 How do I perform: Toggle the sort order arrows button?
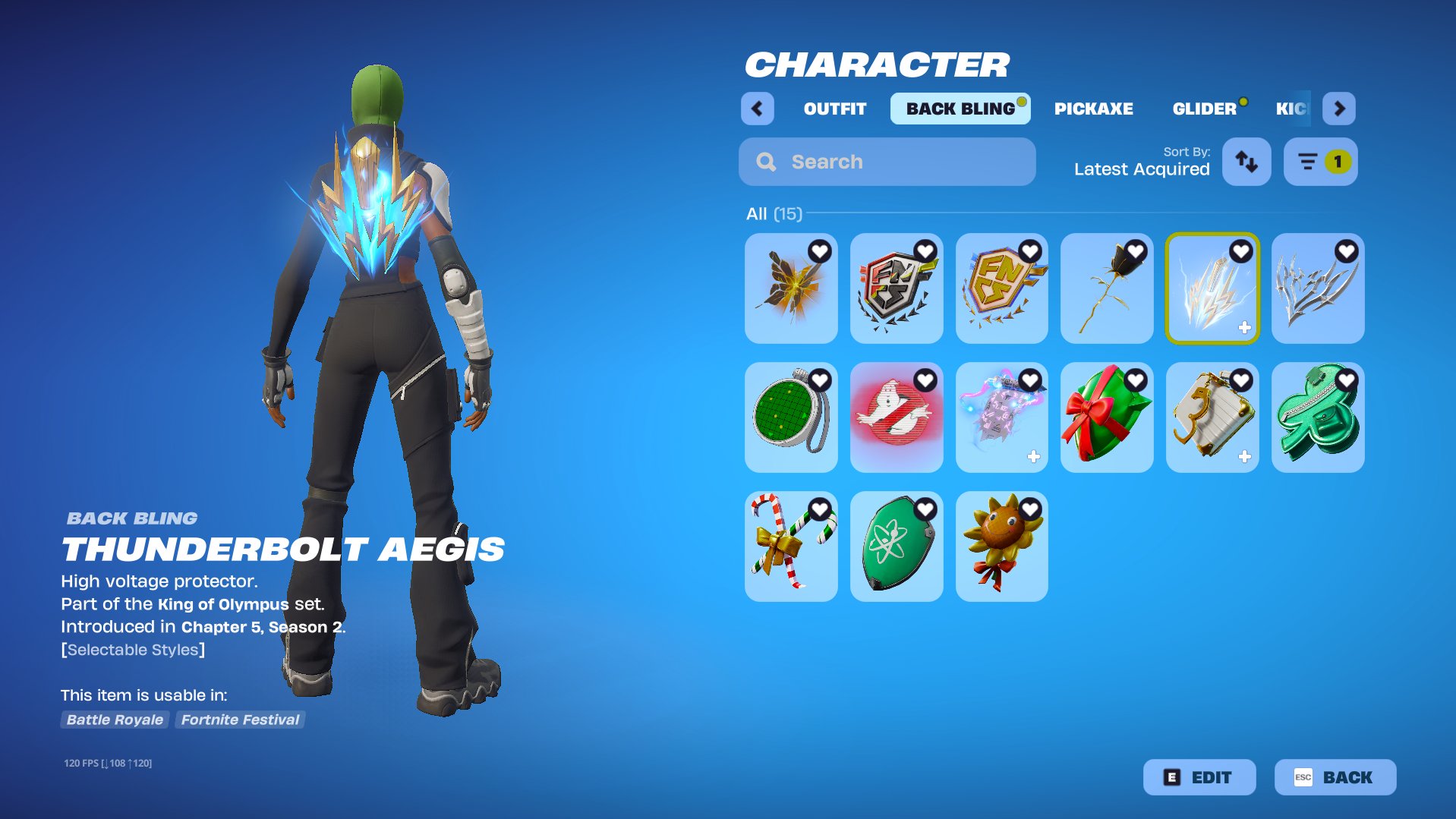point(1246,162)
